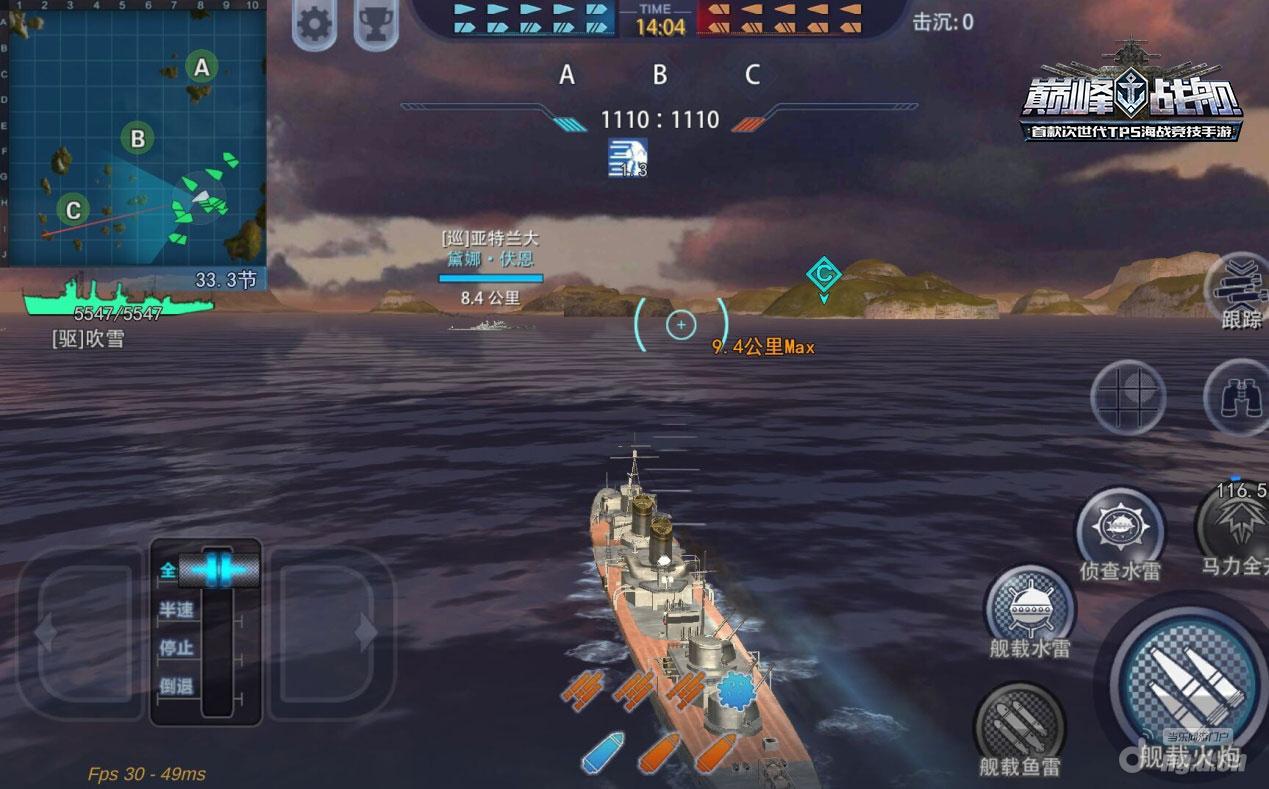Select the blue shell ammo icon
This screenshot has height=789, width=1269.
click(x=603, y=752)
